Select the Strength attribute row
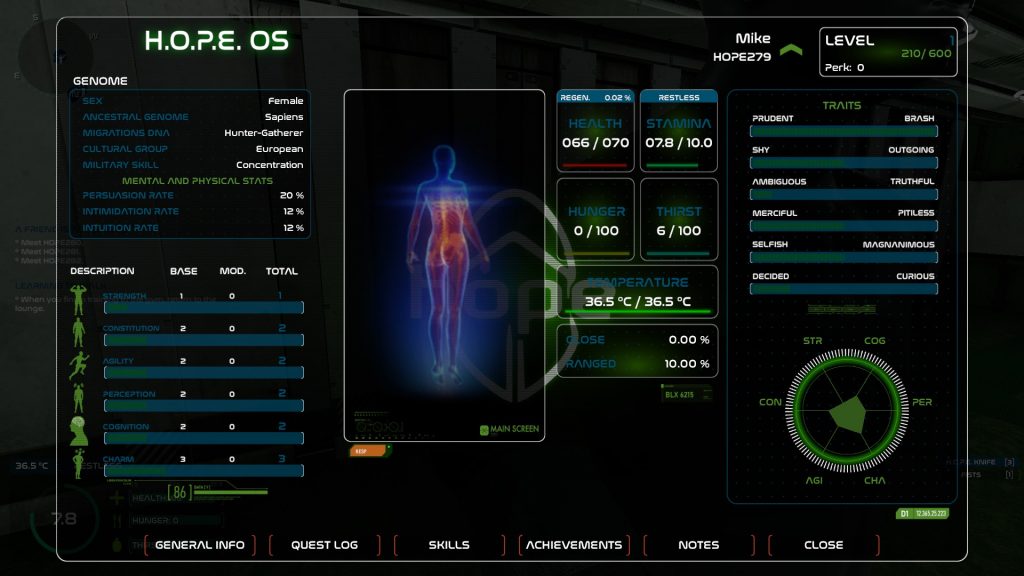 [x=190, y=302]
